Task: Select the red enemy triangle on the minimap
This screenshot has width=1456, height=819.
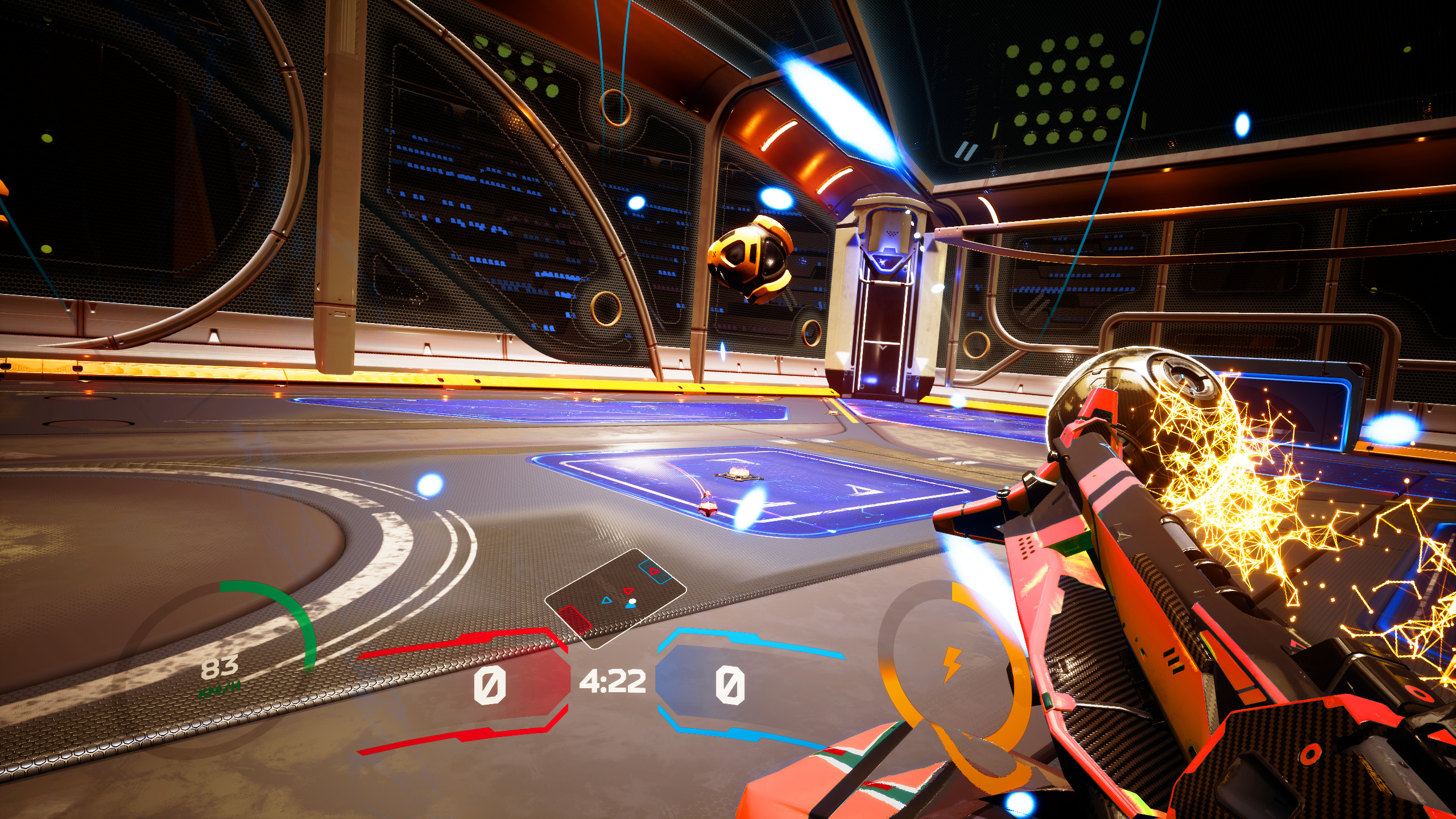Action: 628,591
